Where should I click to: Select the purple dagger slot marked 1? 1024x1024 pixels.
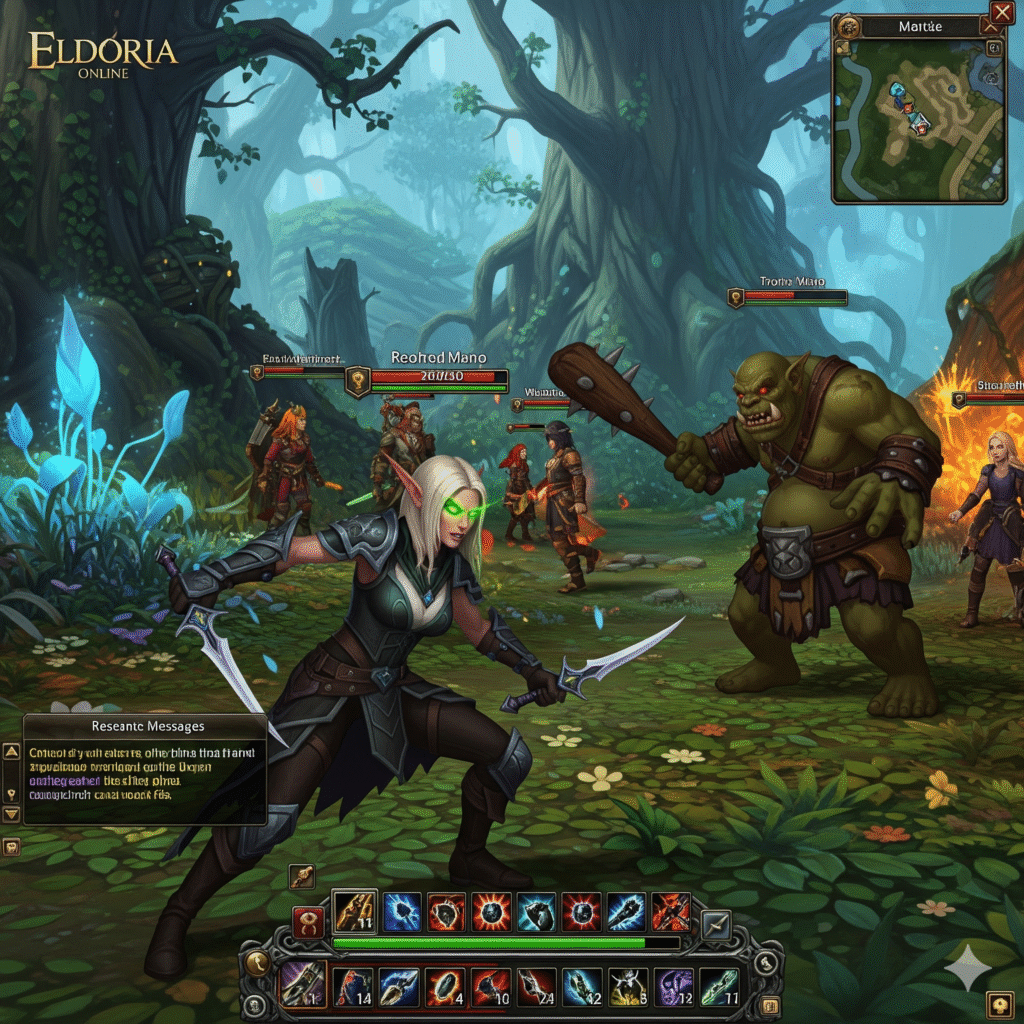[x=301, y=986]
